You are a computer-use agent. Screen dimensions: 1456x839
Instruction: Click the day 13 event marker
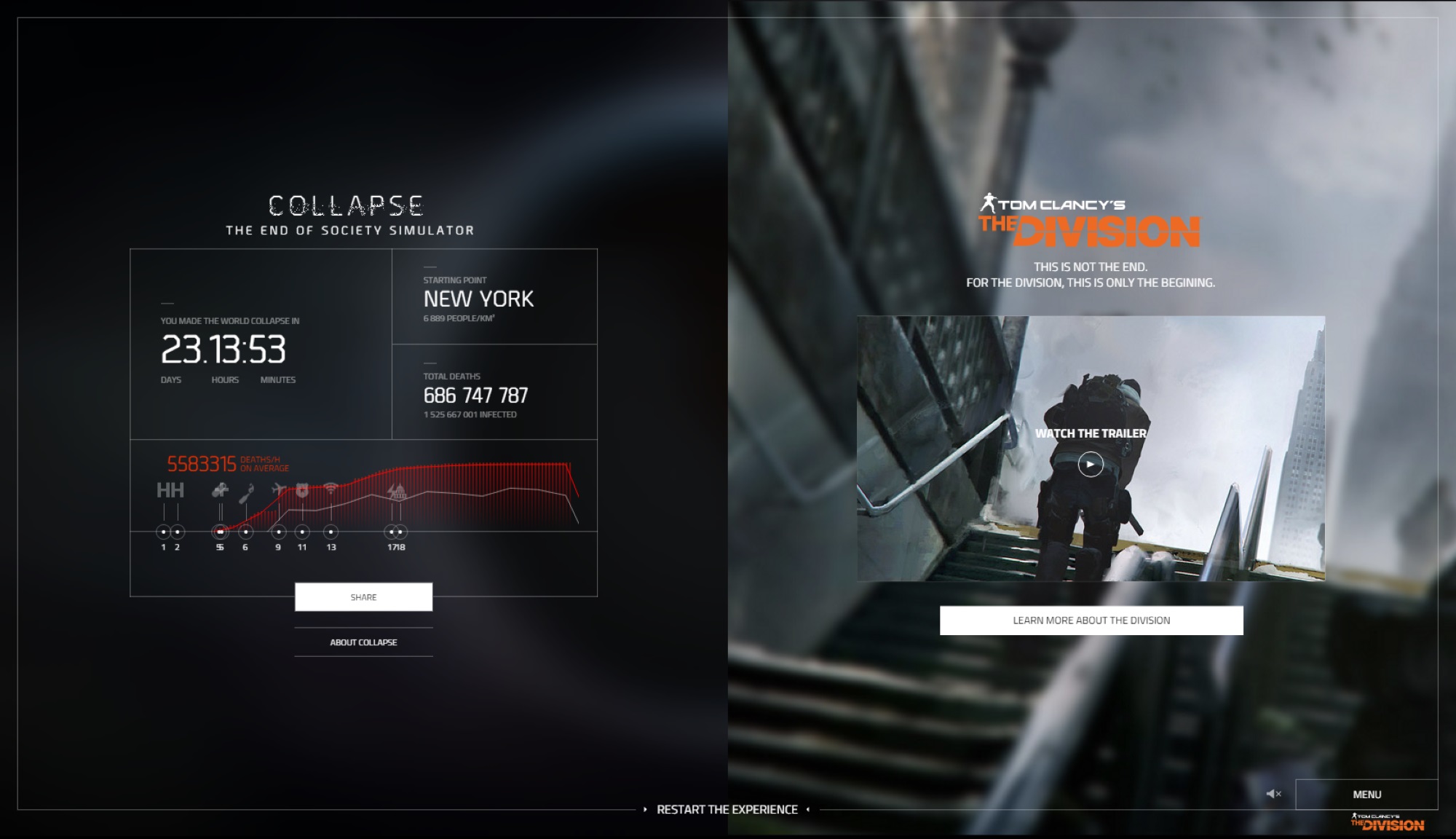pyautogui.click(x=331, y=531)
